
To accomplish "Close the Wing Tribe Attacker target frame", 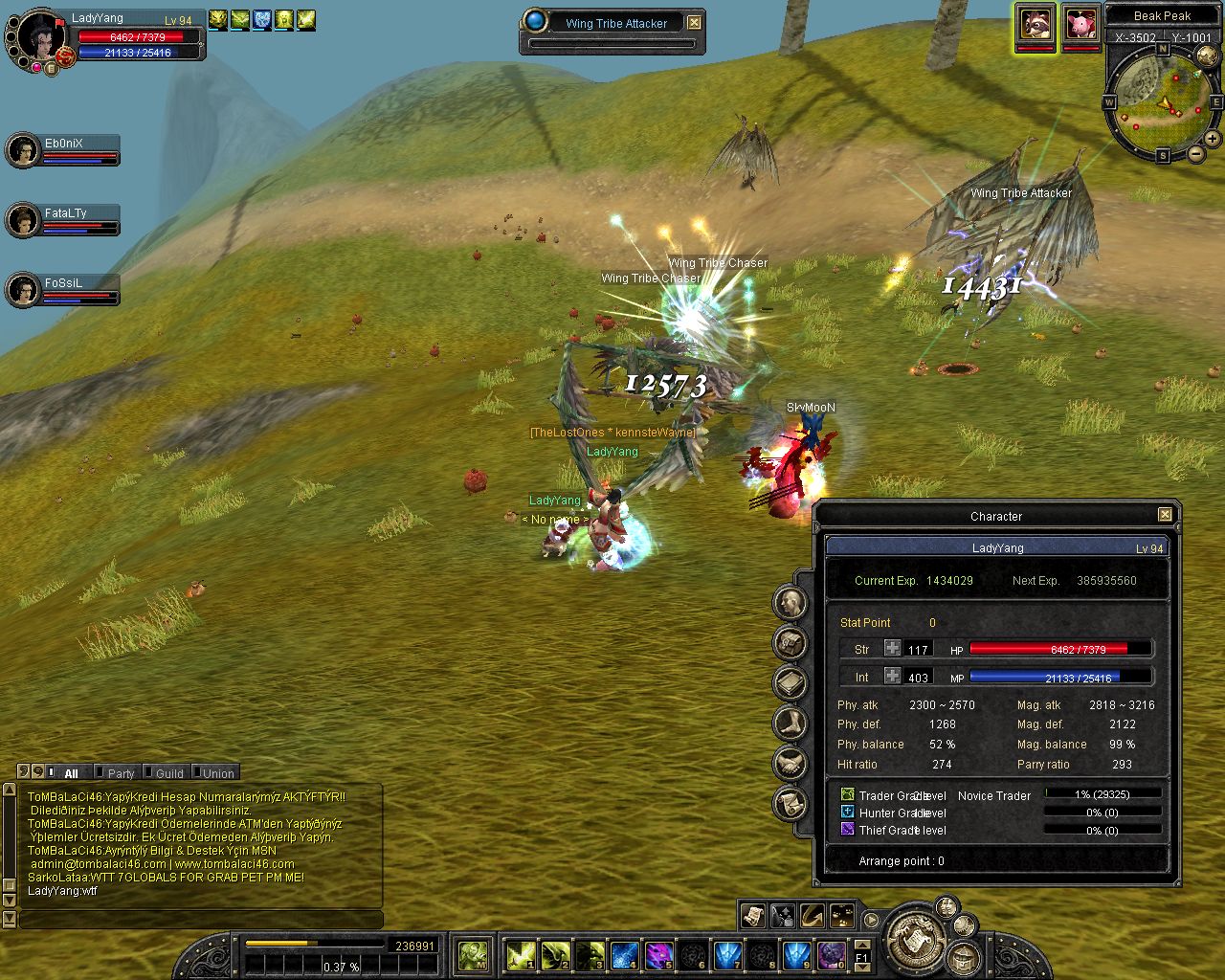I will point(695,23).
